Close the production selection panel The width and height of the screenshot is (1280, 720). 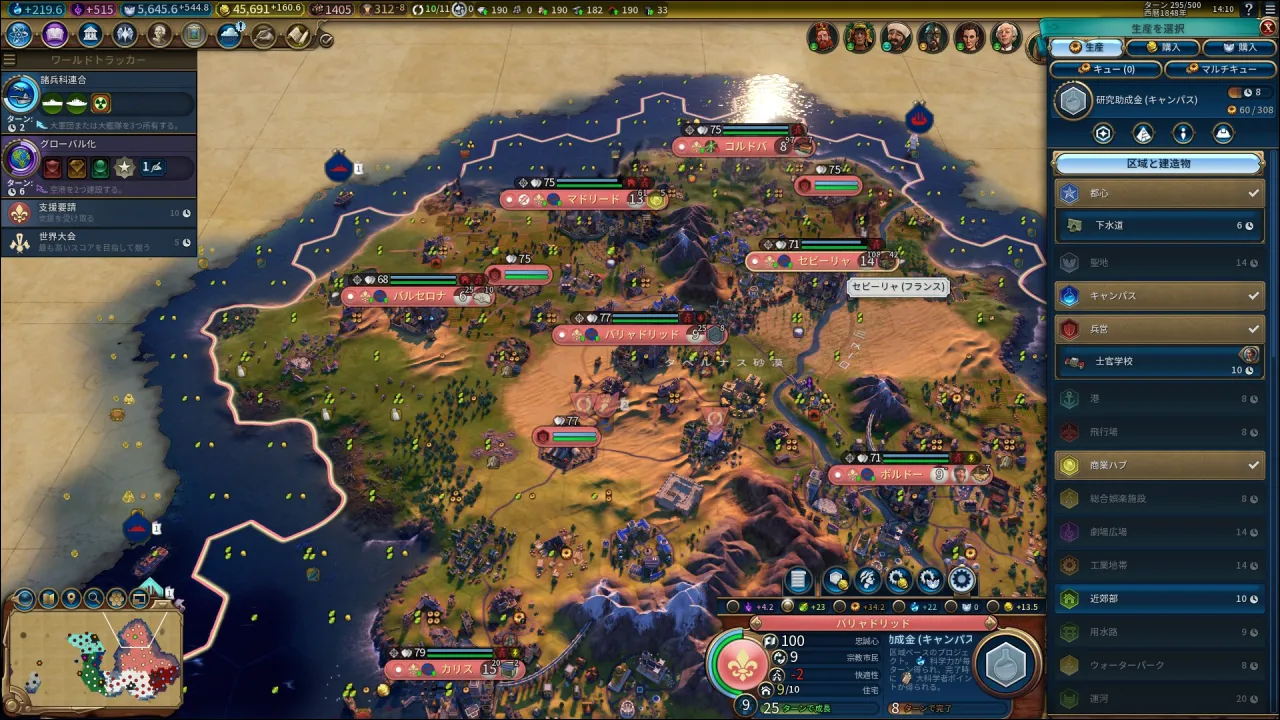point(1268,27)
